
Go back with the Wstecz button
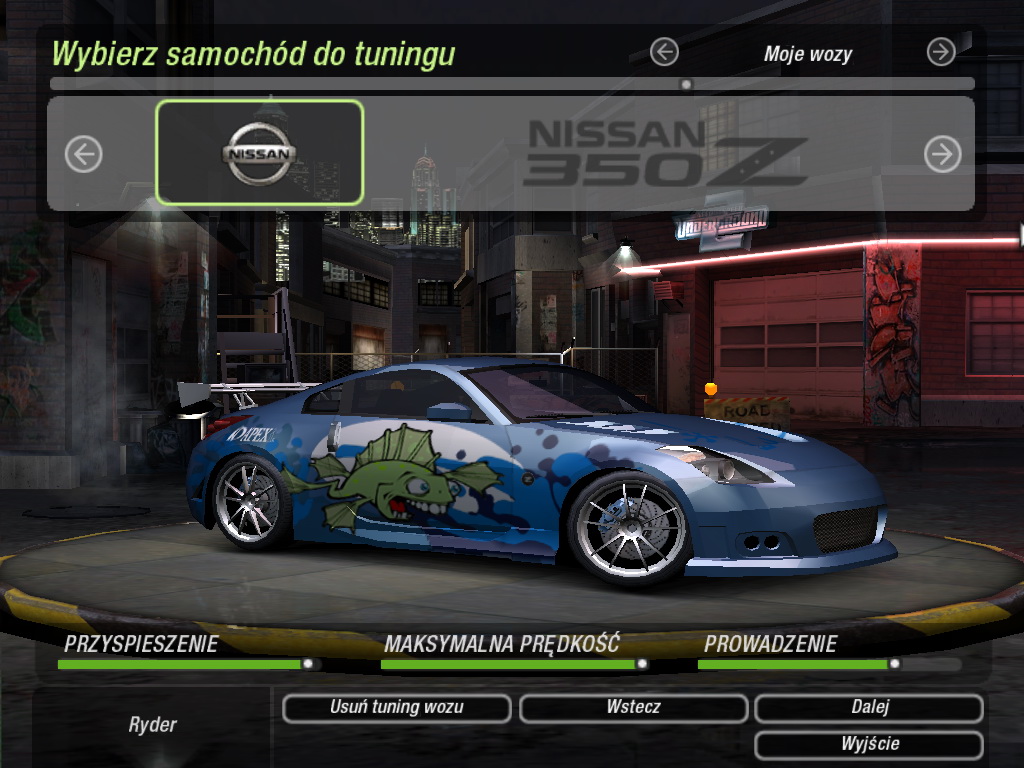coord(633,708)
